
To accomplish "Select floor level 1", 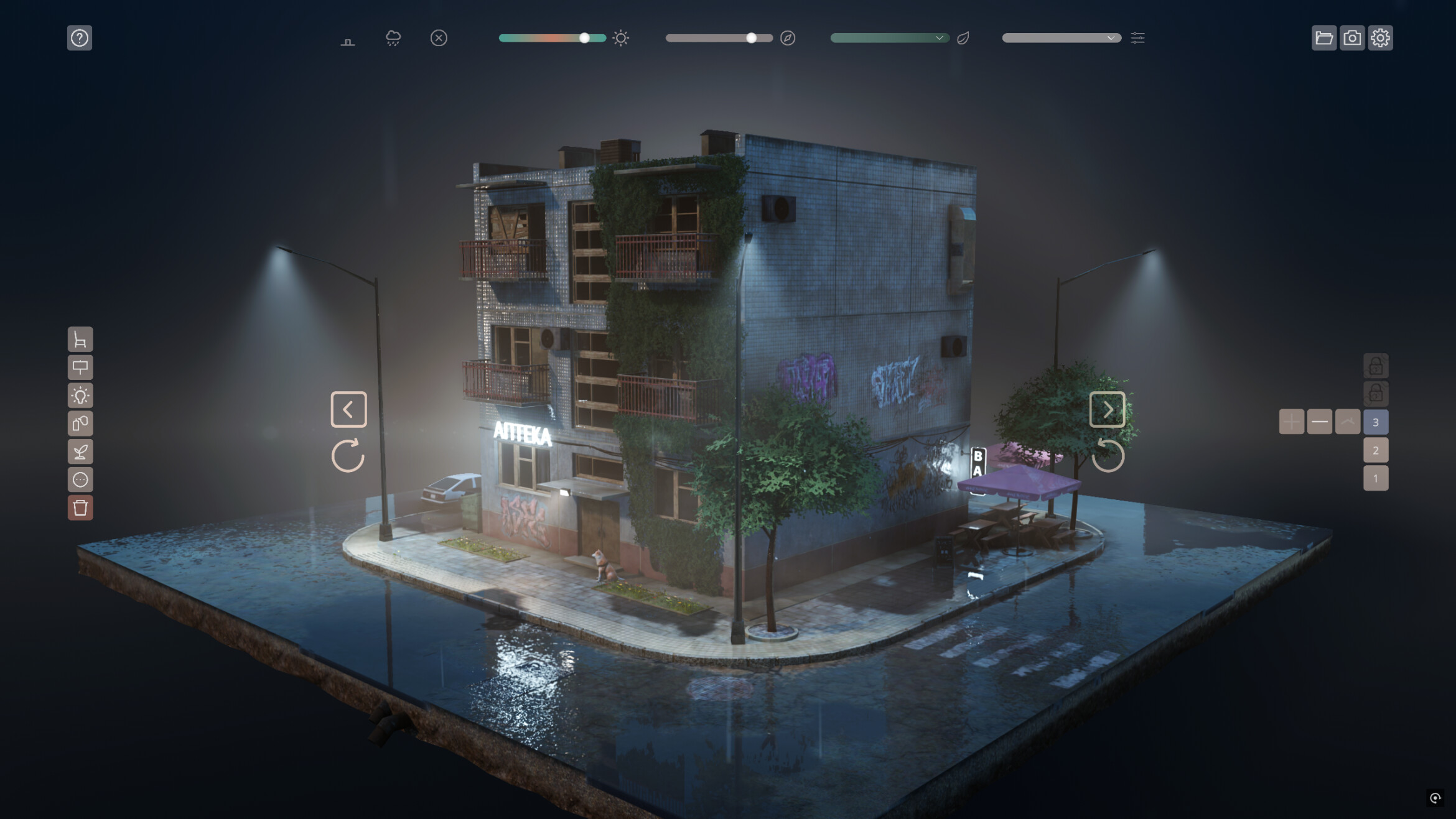I will coord(1376,478).
